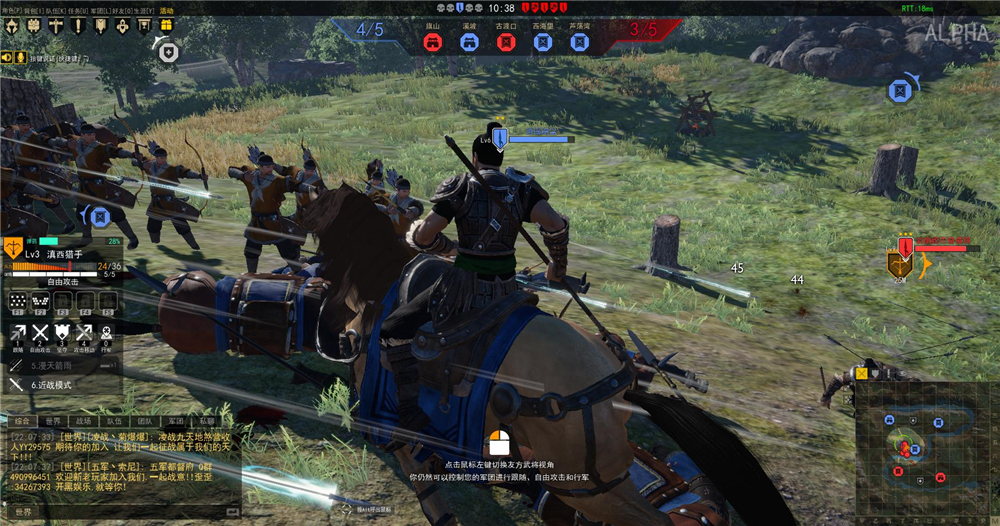Select the 旗山 capture point icon

click(432, 42)
